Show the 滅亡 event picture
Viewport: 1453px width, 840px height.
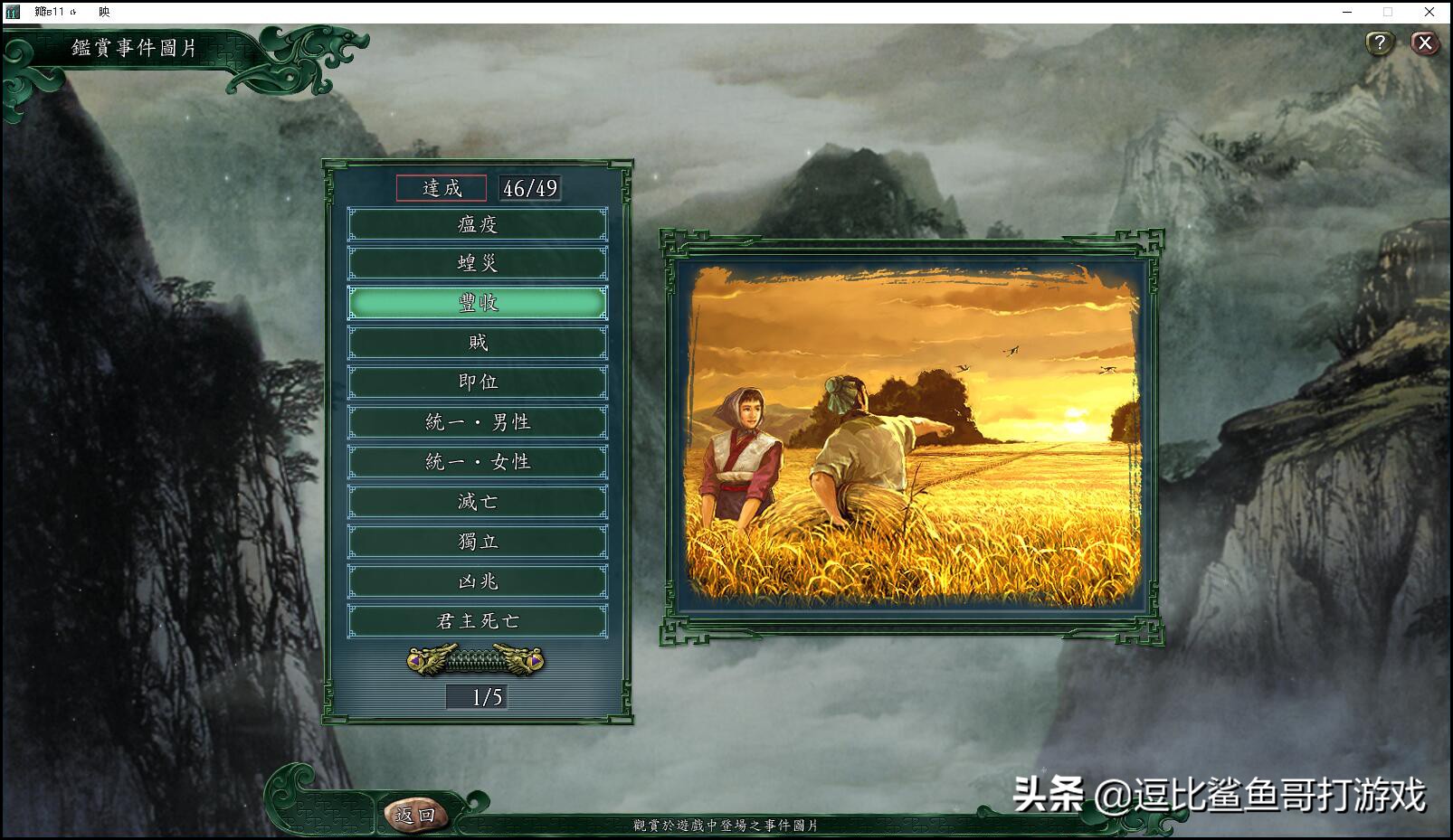click(478, 502)
